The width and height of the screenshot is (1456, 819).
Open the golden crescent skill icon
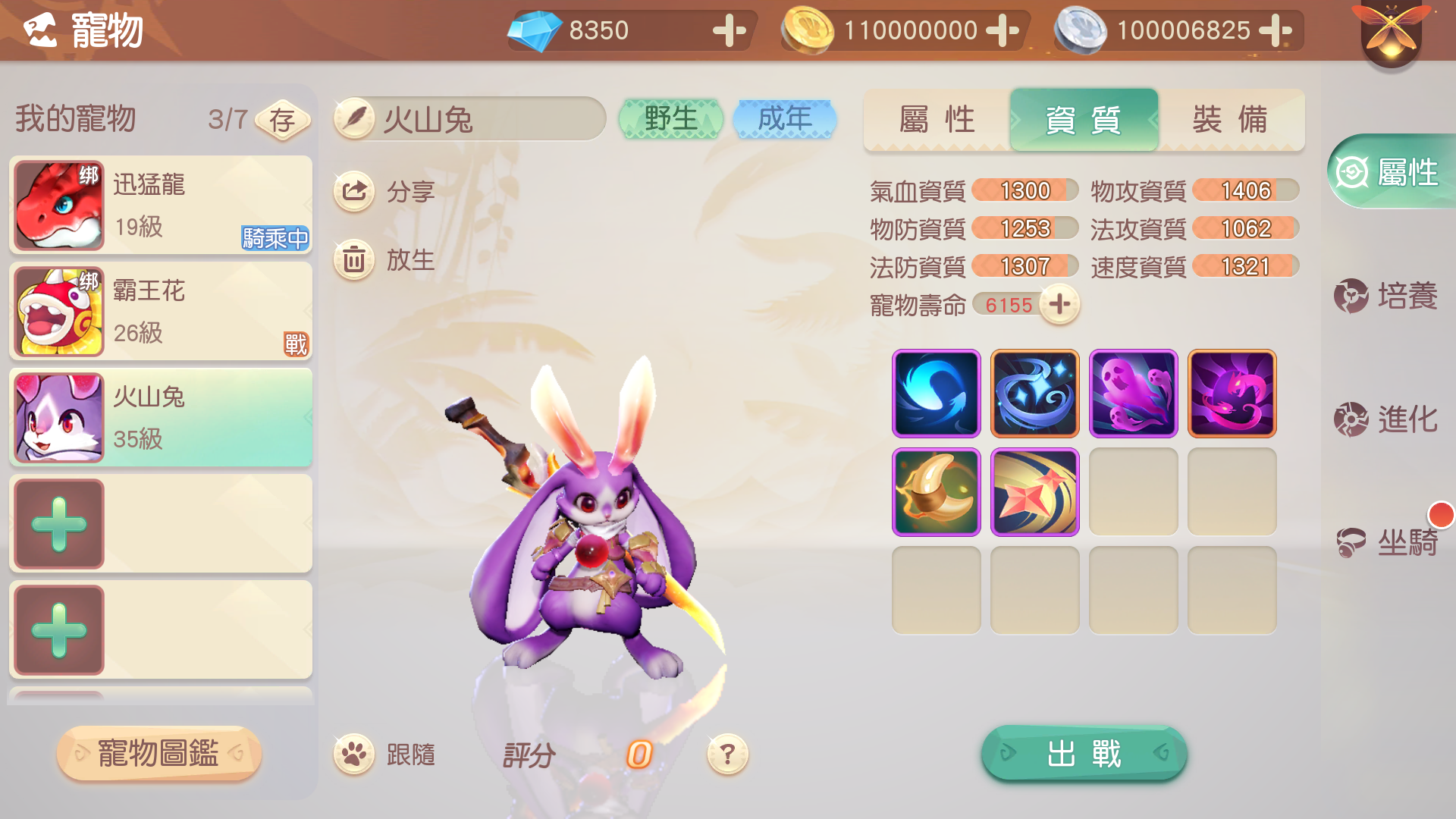coord(936,491)
